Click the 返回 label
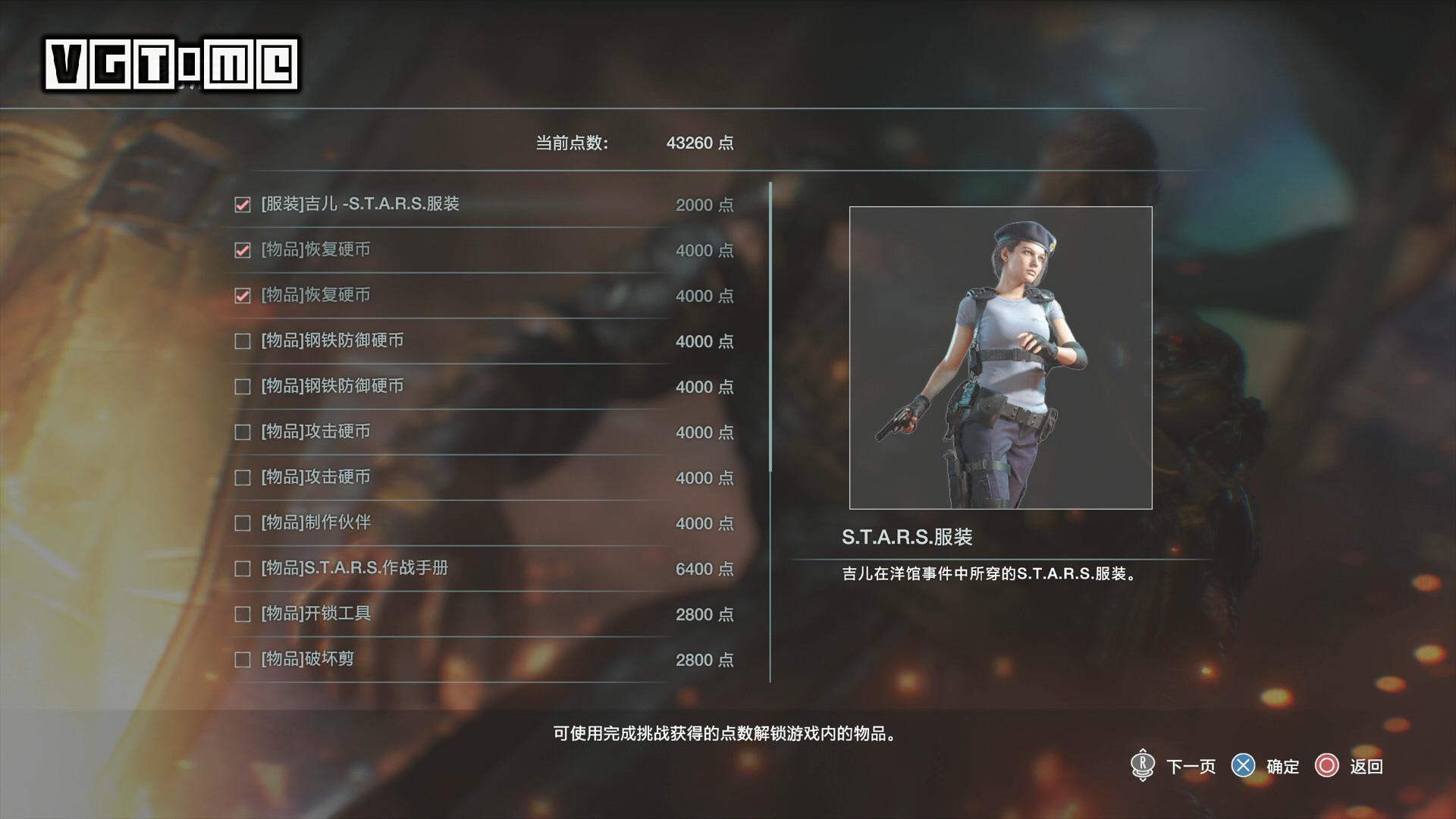This screenshot has width=1456, height=819. [1368, 767]
